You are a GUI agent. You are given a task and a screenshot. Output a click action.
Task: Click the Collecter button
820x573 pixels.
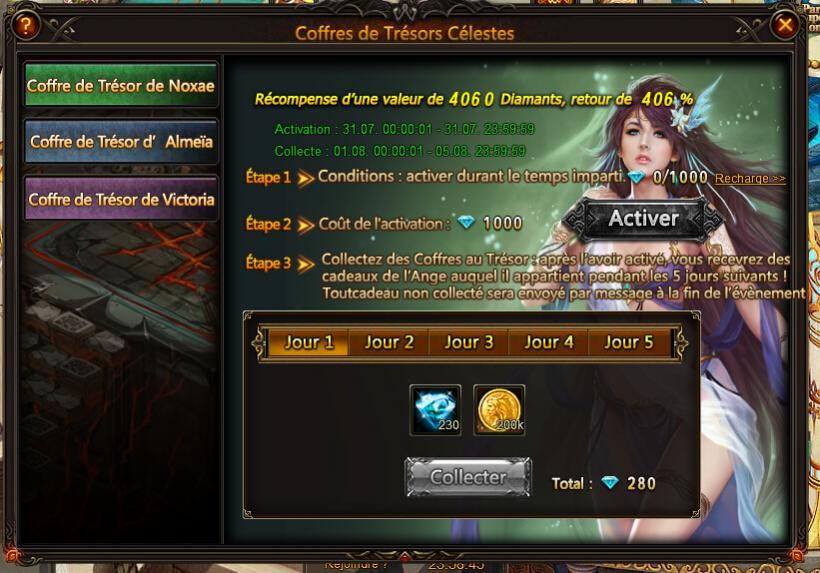(x=468, y=478)
